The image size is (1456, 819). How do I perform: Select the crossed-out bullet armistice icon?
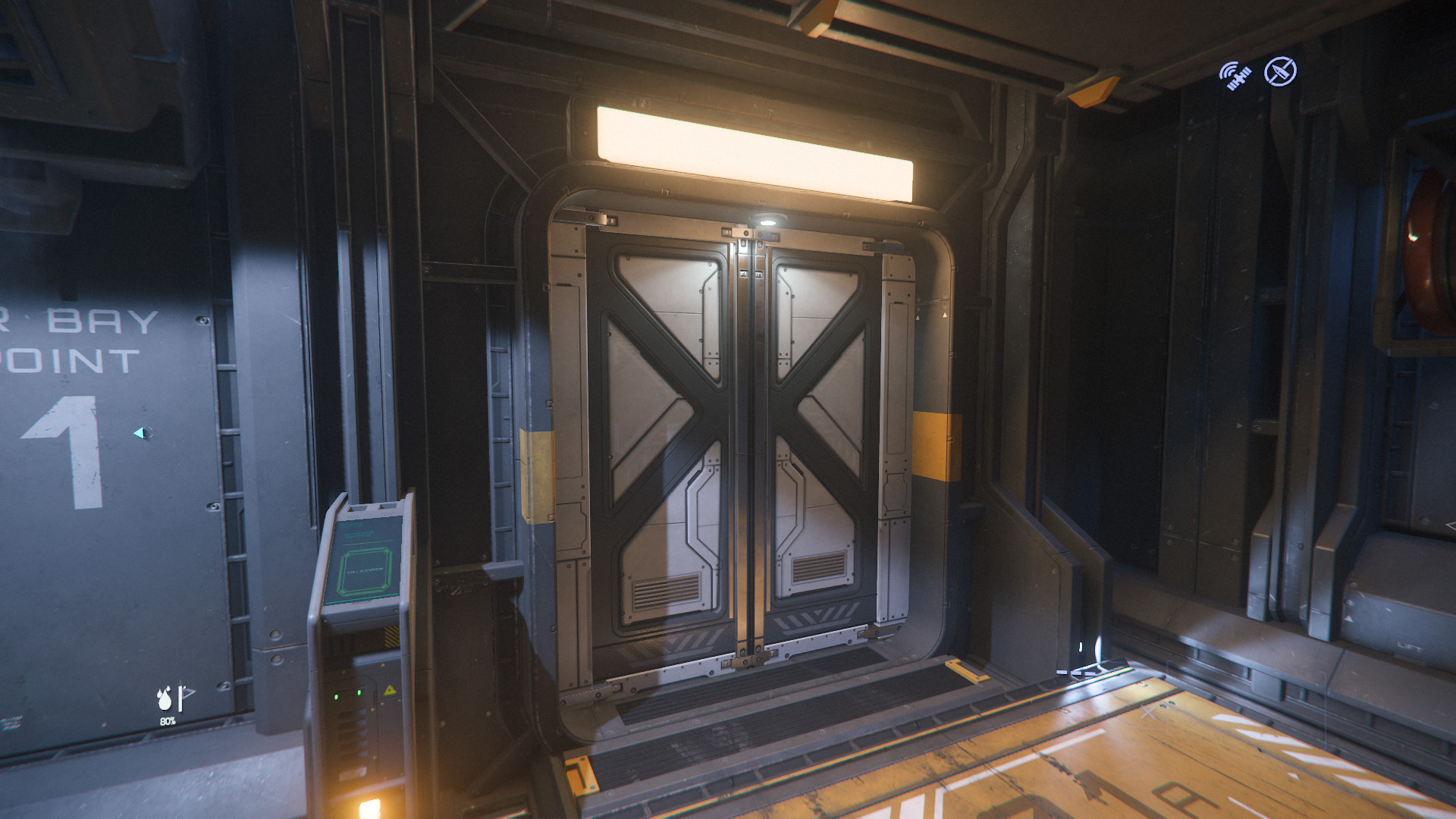point(1280,72)
